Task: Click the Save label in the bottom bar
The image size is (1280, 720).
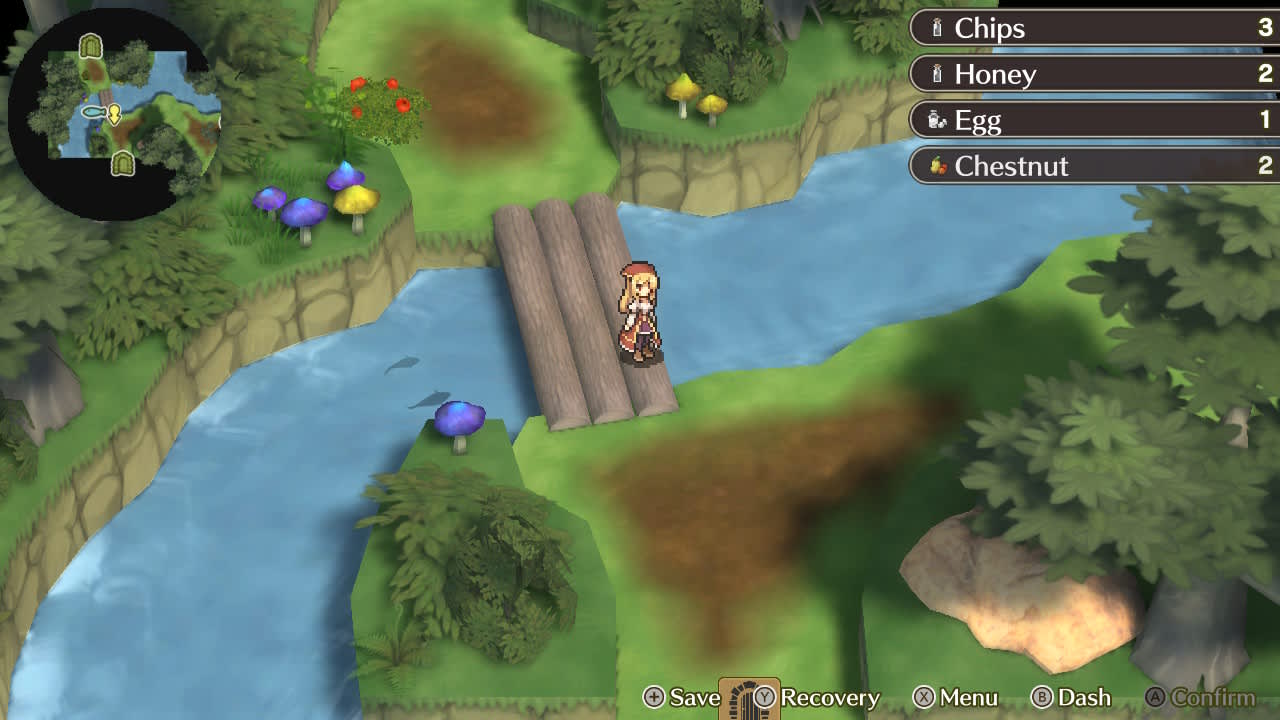Action: click(694, 697)
